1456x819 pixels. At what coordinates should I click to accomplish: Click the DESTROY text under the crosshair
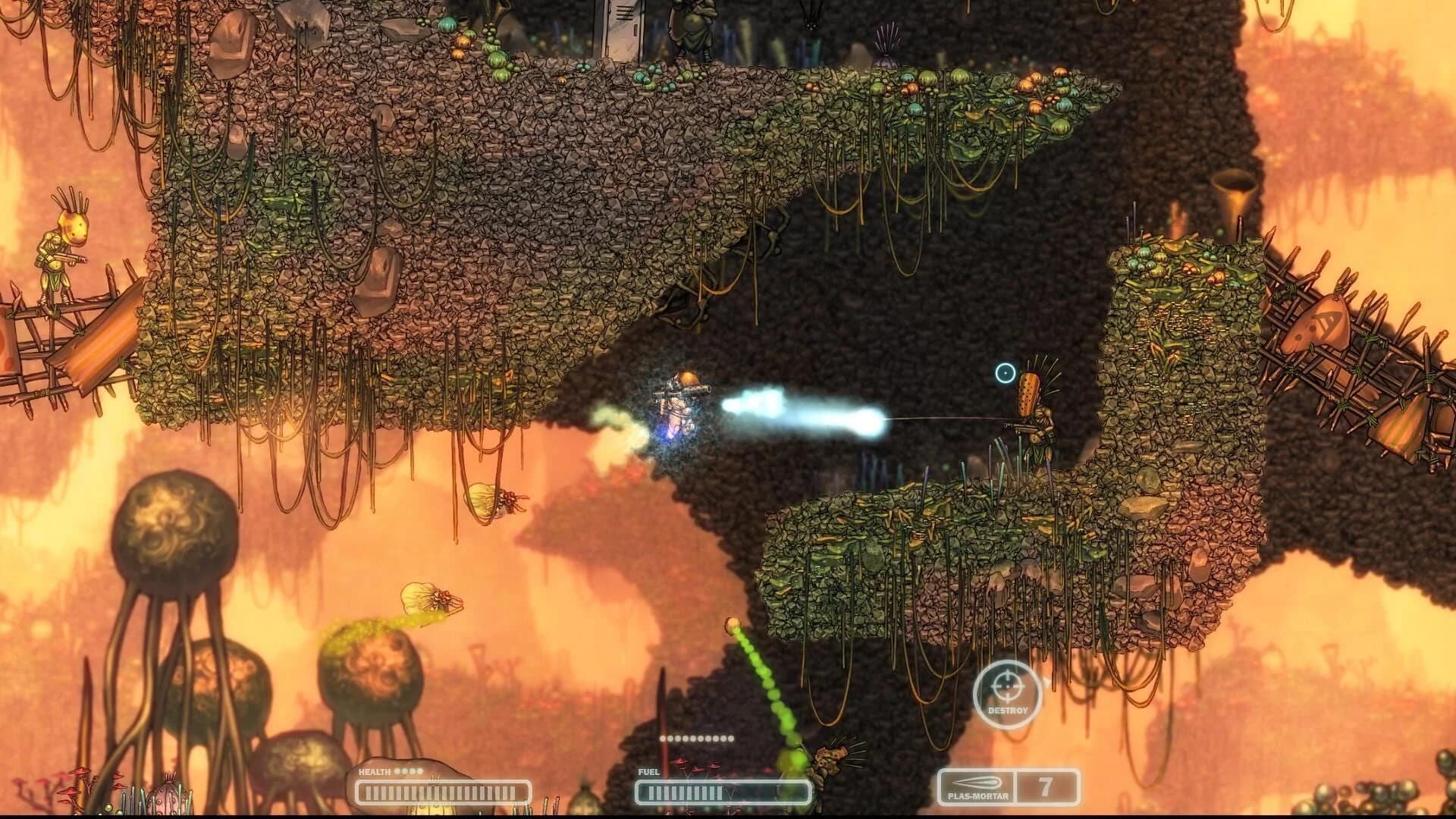coord(1007,711)
